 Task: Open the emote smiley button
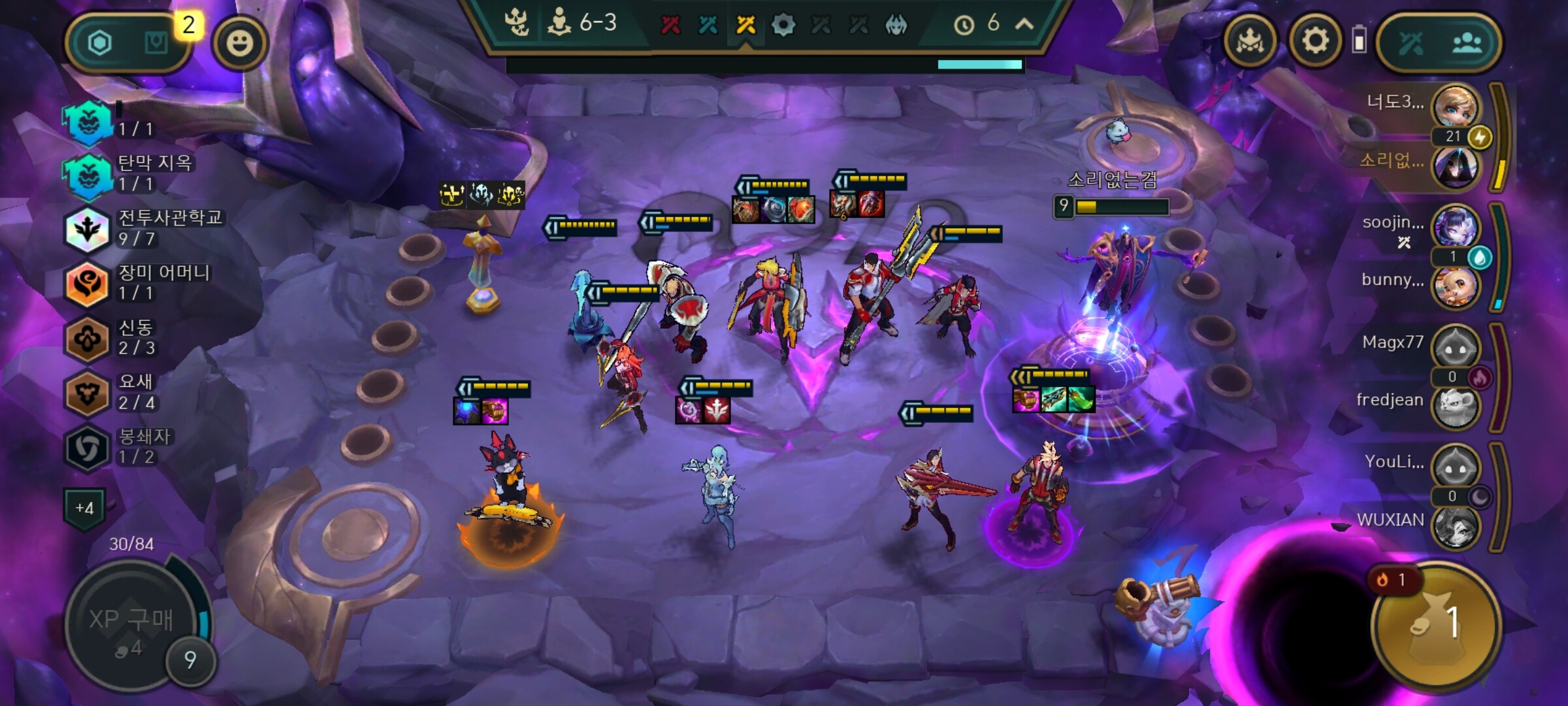240,43
